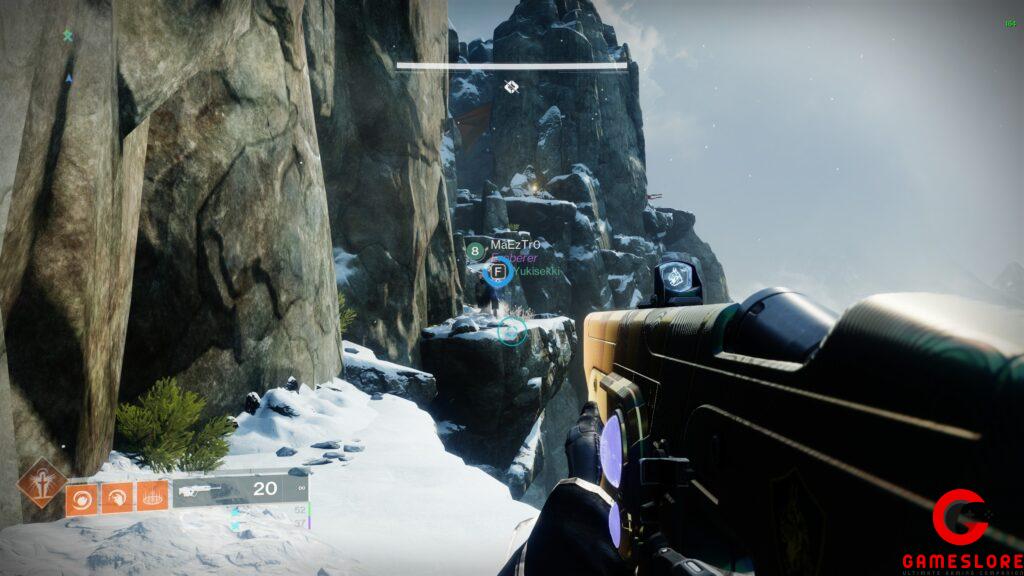Use the fist melee ability icon

pyautogui.click(x=116, y=497)
